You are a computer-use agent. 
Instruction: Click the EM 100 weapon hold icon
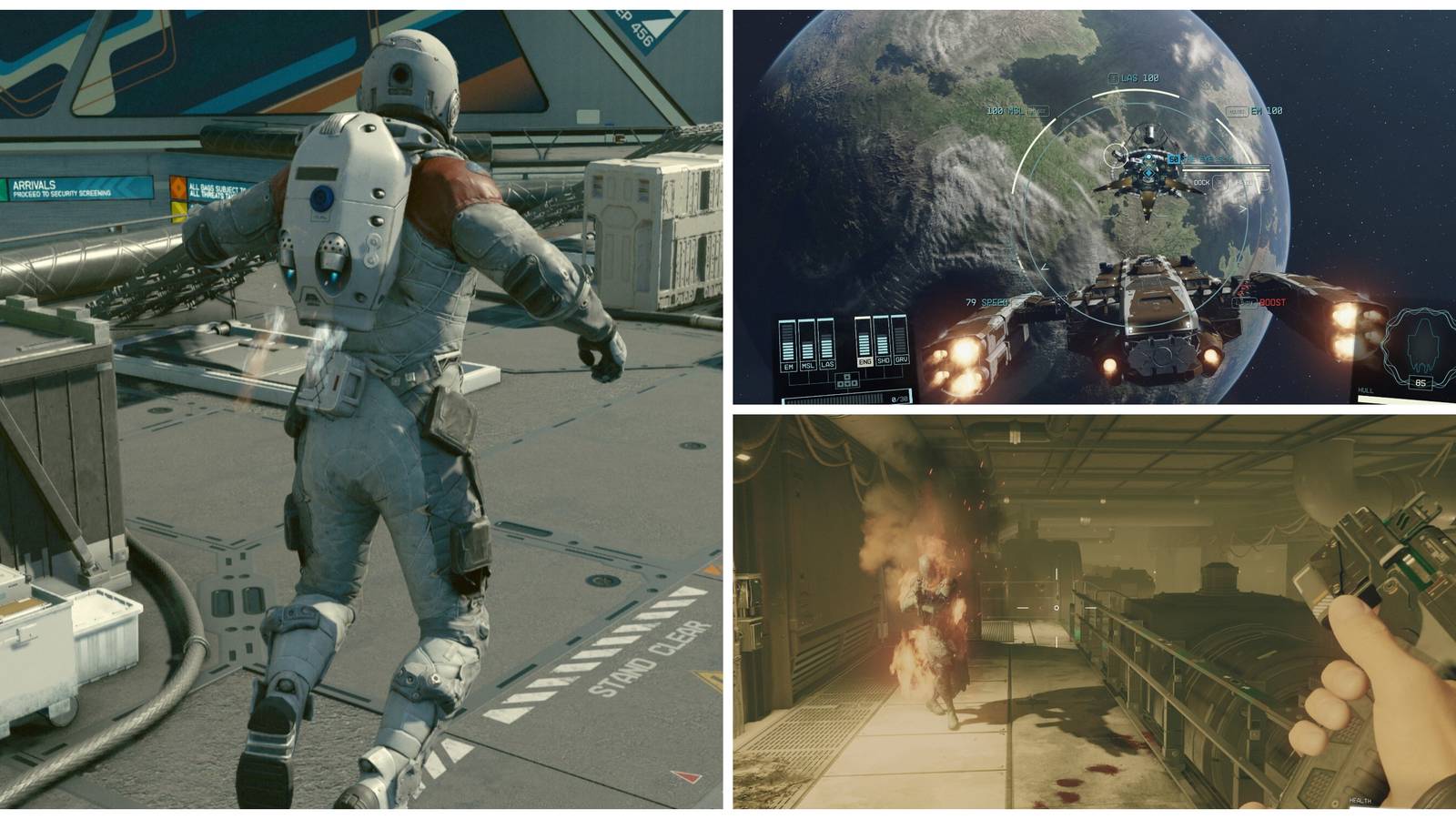coord(1238,111)
